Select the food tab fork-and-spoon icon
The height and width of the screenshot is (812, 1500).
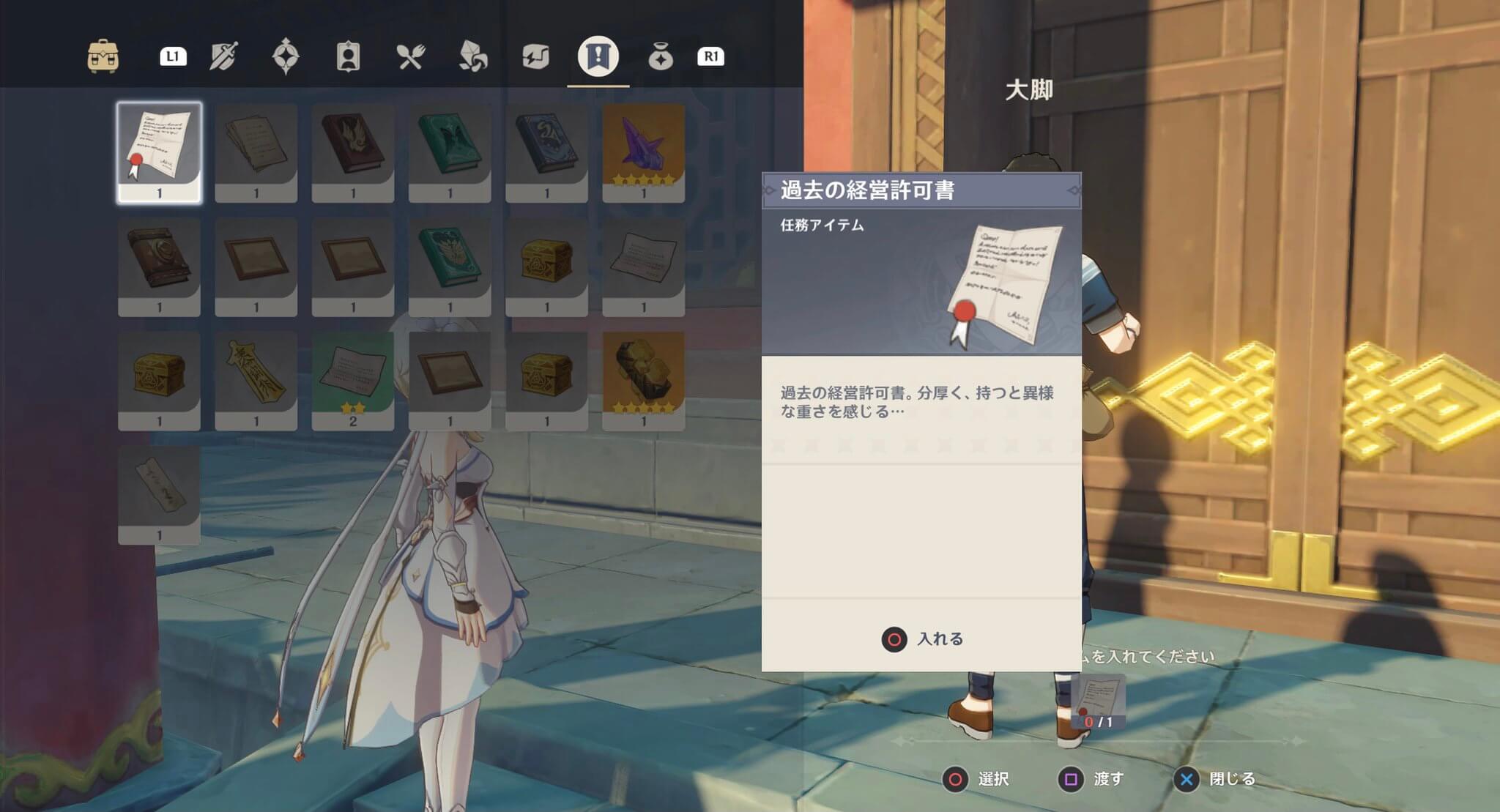[x=412, y=56]
